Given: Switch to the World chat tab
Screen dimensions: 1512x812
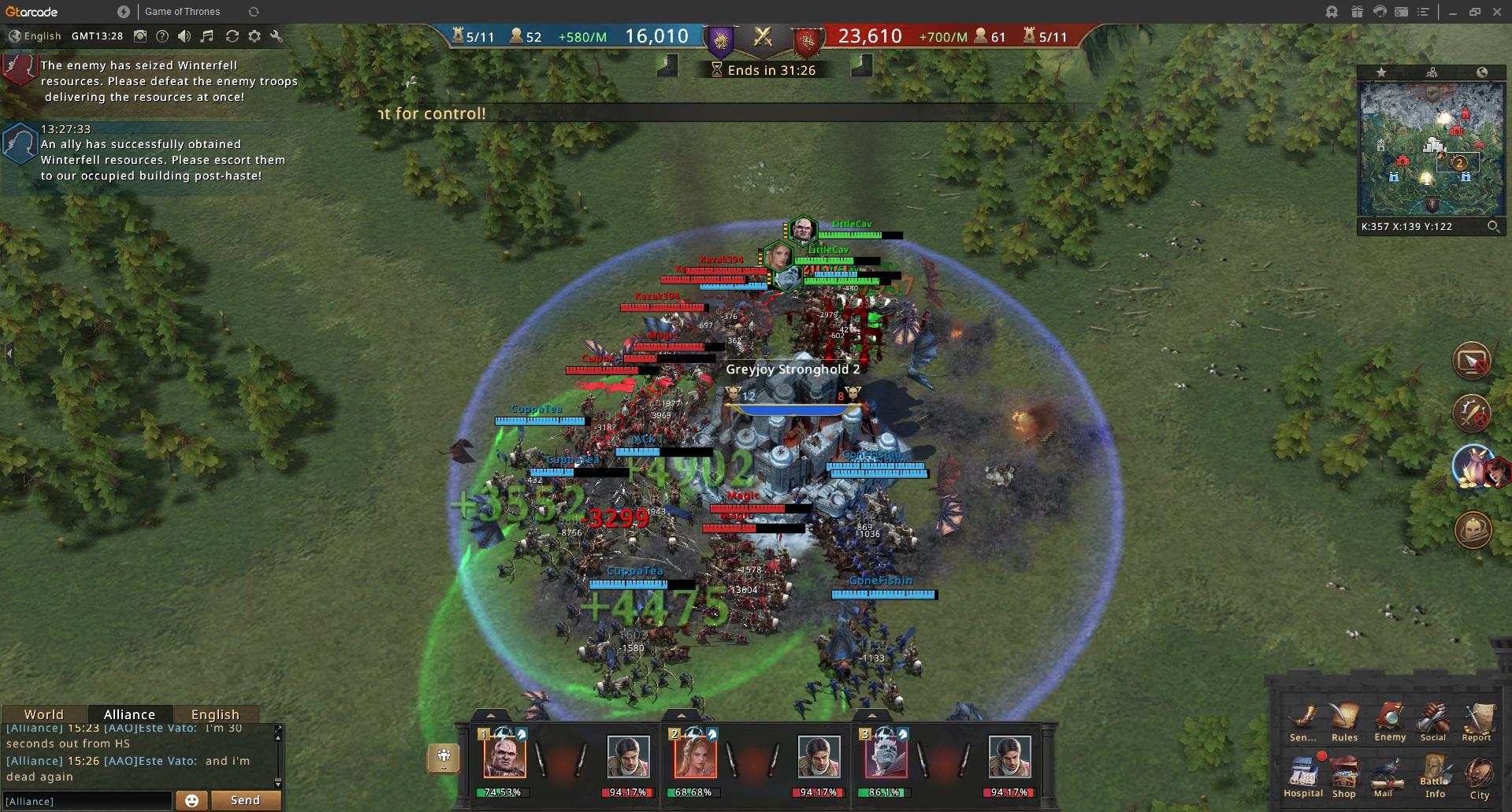Looking at the screenshot, I should (x=43, y=714).
